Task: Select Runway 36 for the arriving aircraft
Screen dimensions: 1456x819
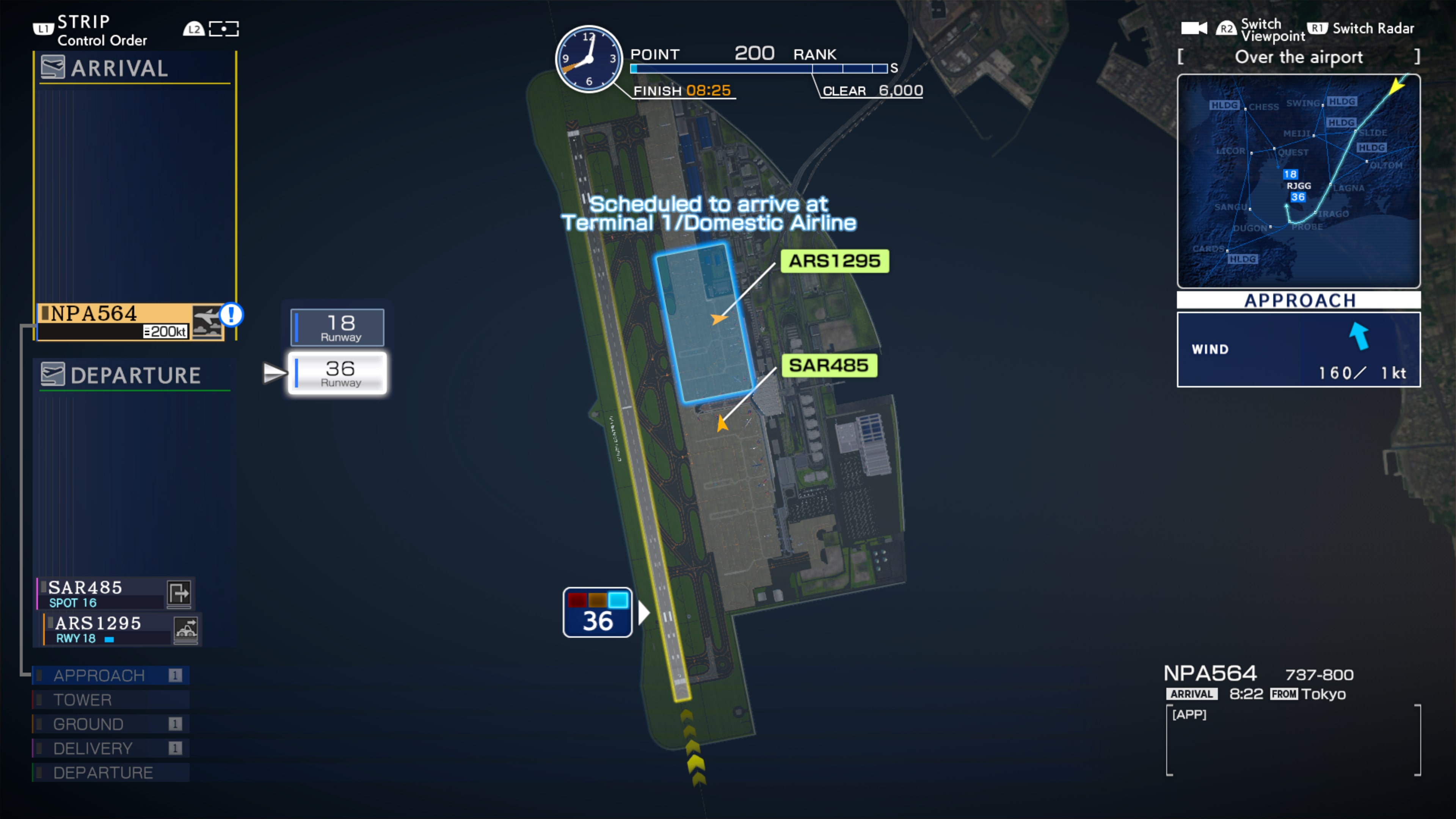Action: tap(337, 373)
